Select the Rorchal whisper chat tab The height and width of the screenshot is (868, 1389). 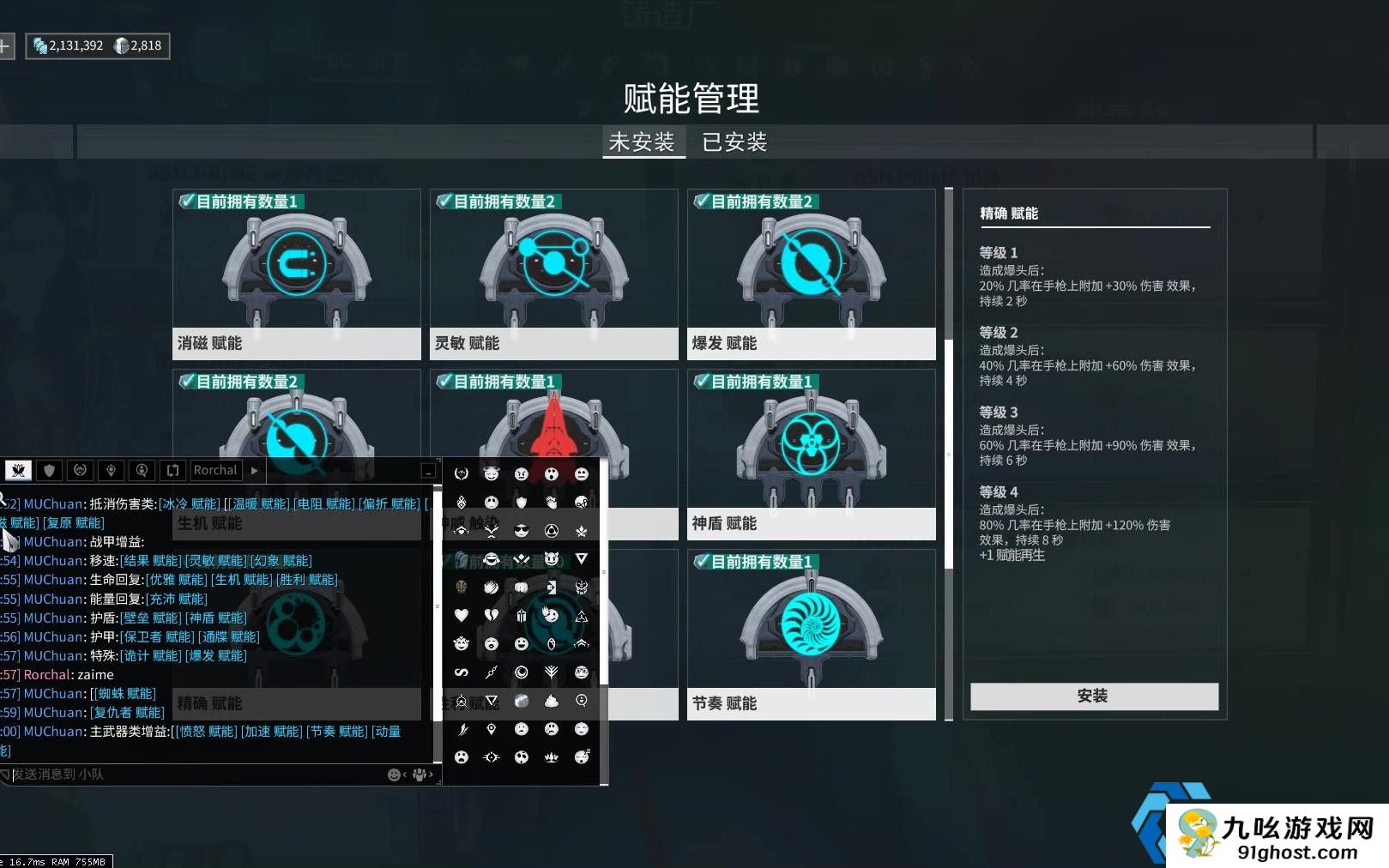point(215,470)
